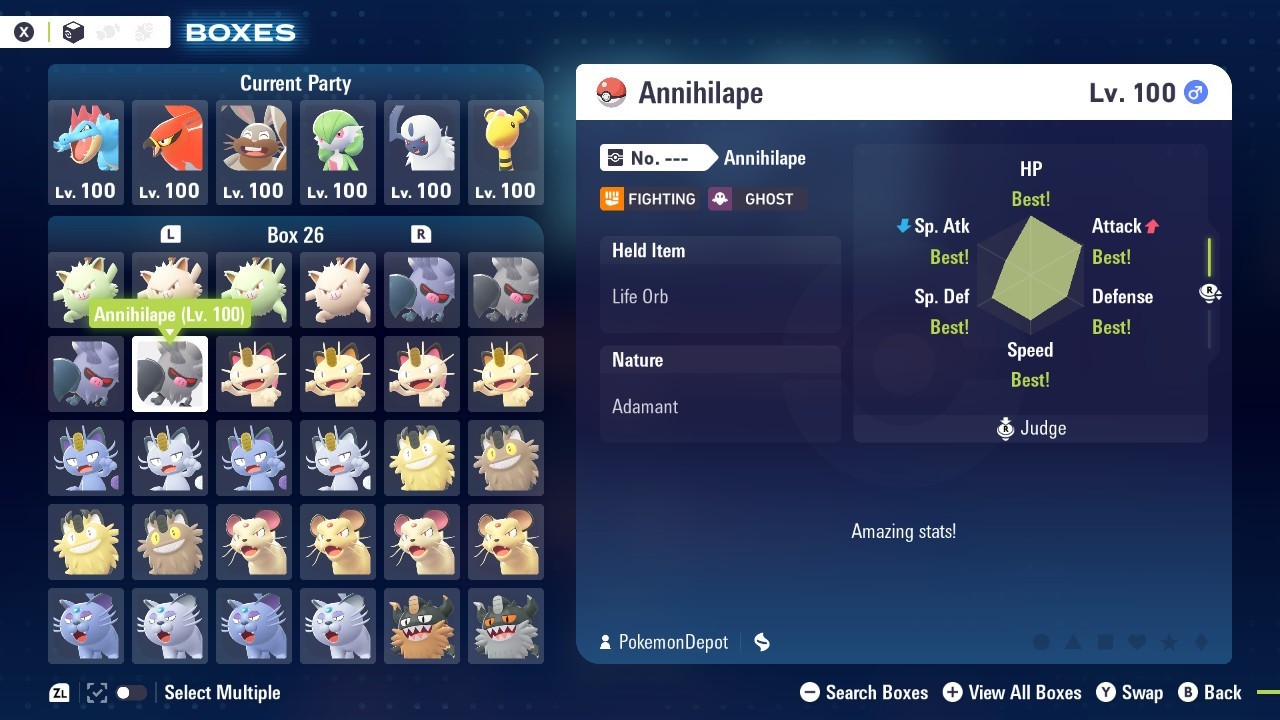Choose the Absol party slot
The width and height of the screenshot is (1280, 720).
pos(422,152)
